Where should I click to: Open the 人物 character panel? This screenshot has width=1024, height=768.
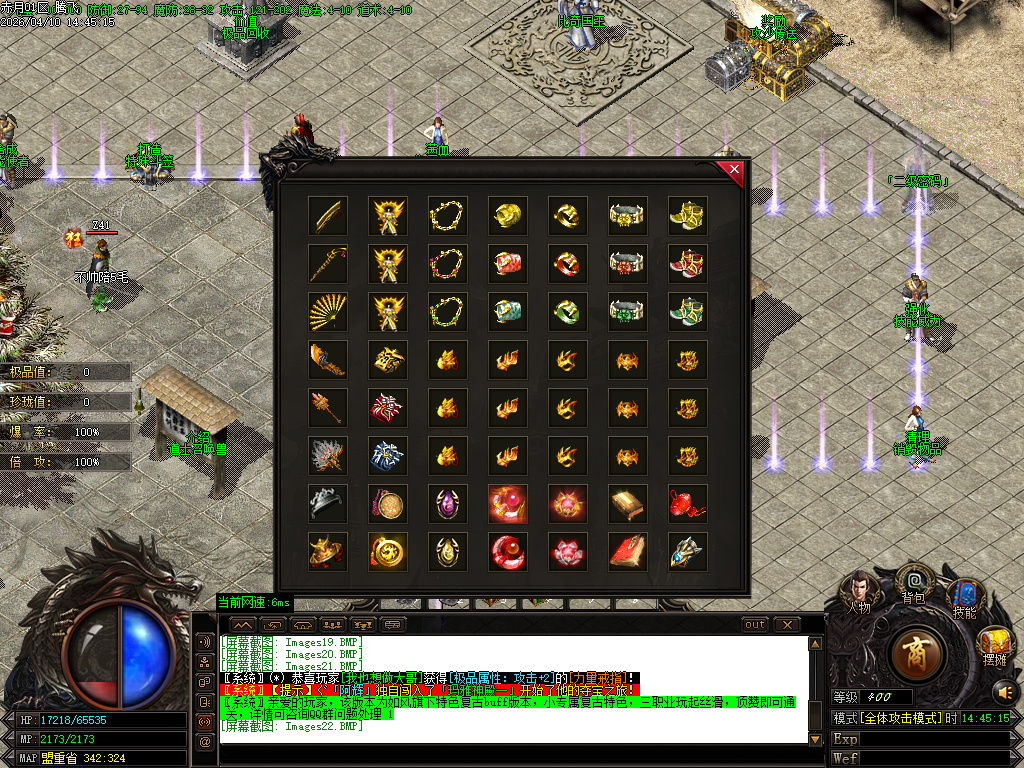click(858, 592)
